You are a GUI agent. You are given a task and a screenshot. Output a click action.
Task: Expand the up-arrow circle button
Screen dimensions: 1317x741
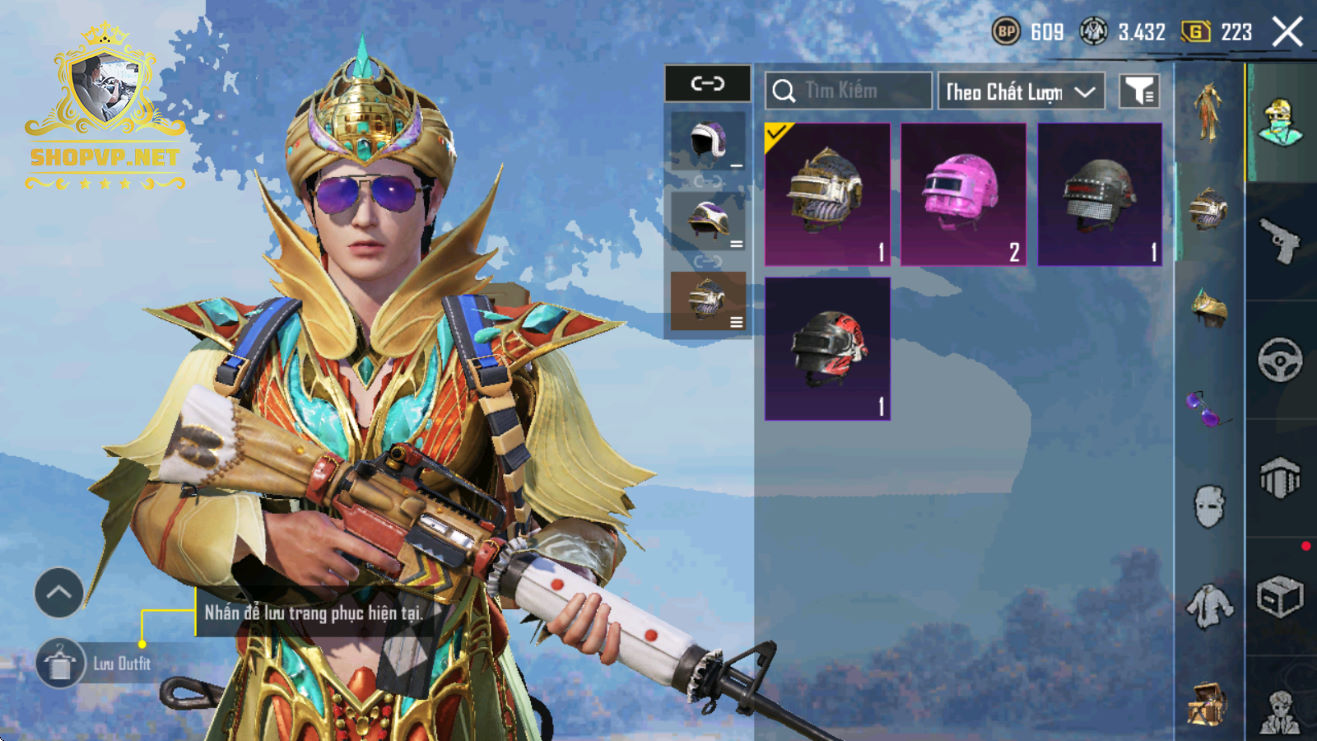click(x=59, y=593)
